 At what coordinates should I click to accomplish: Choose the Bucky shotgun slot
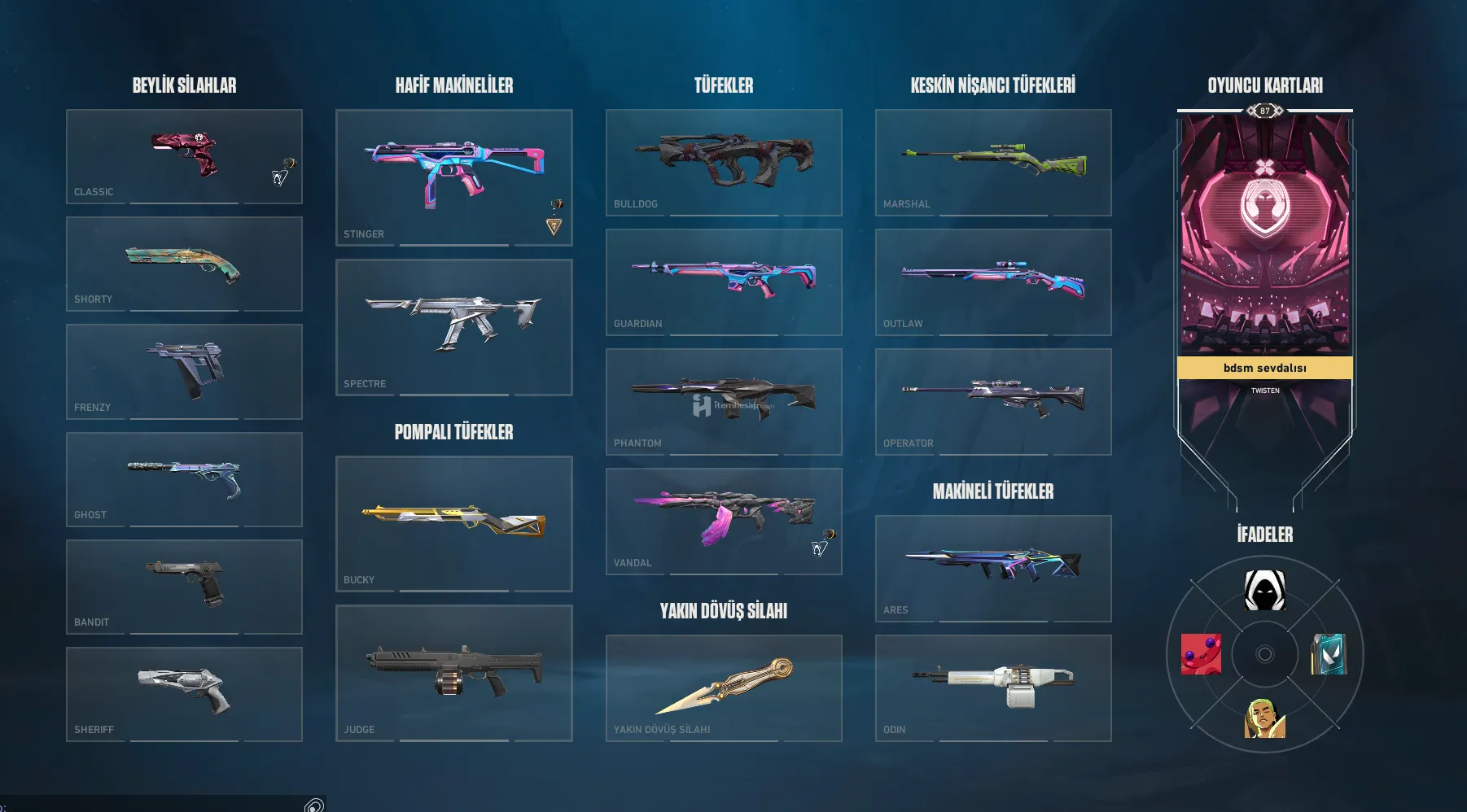pyautogui.click(x=453, y=523)
